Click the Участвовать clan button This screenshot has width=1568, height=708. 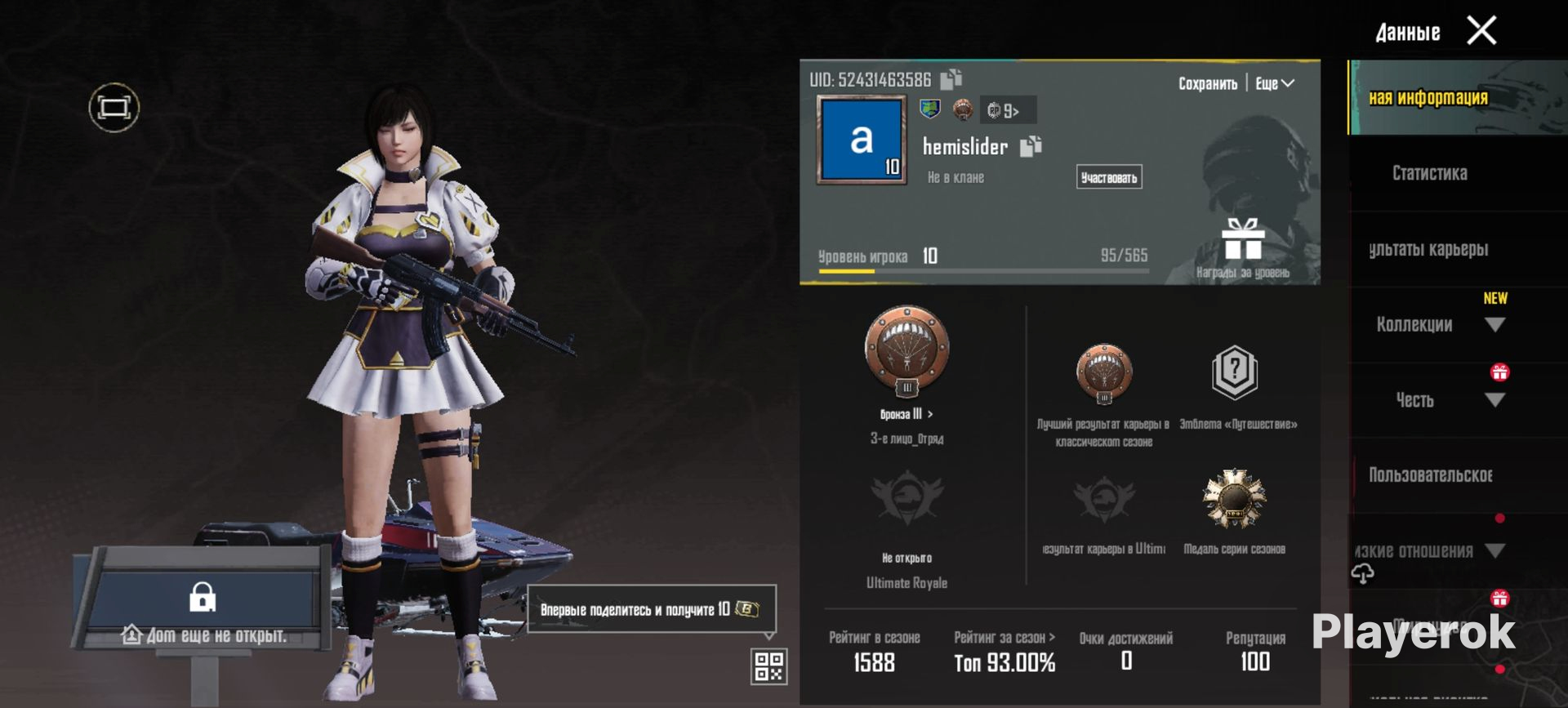pos(1108,177)
